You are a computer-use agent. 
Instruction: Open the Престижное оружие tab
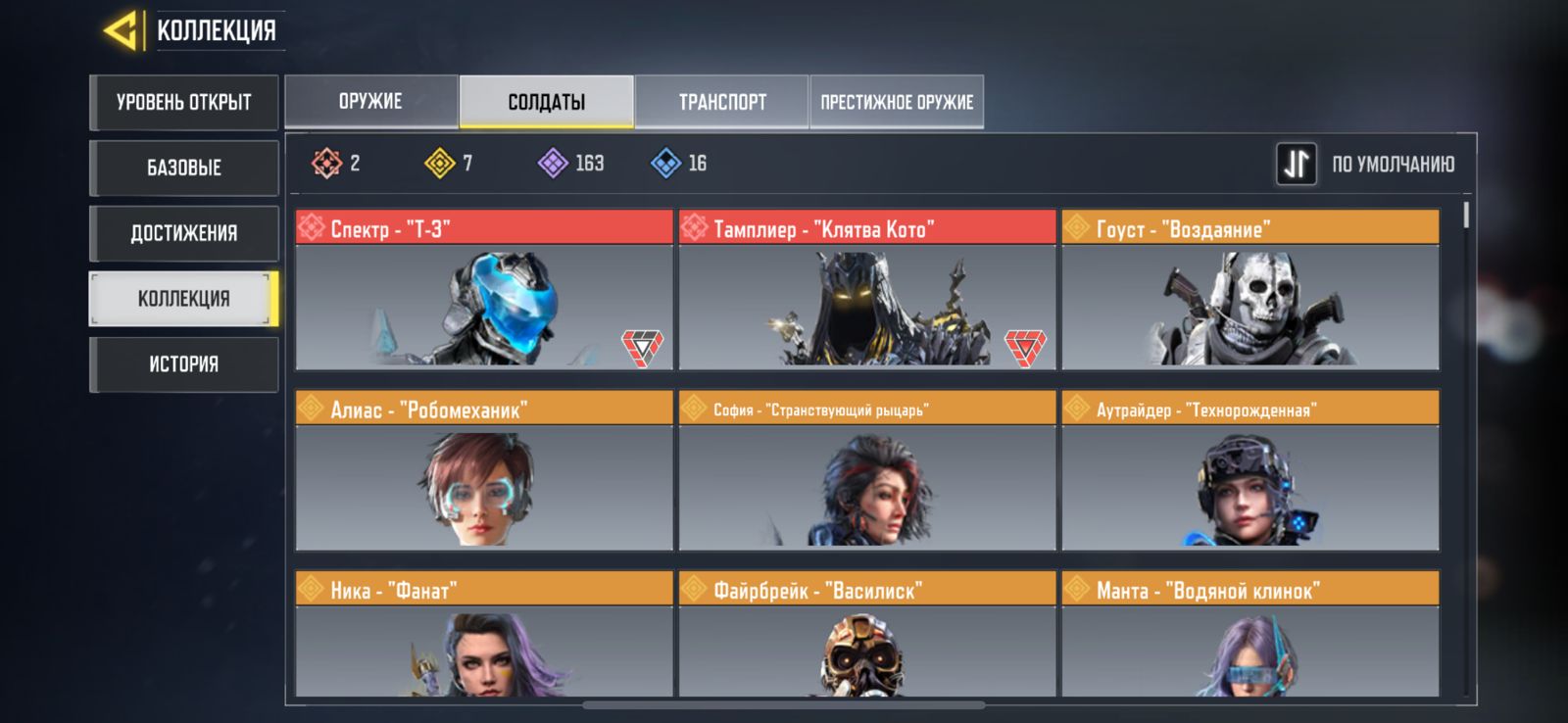[x=897, y=102]
